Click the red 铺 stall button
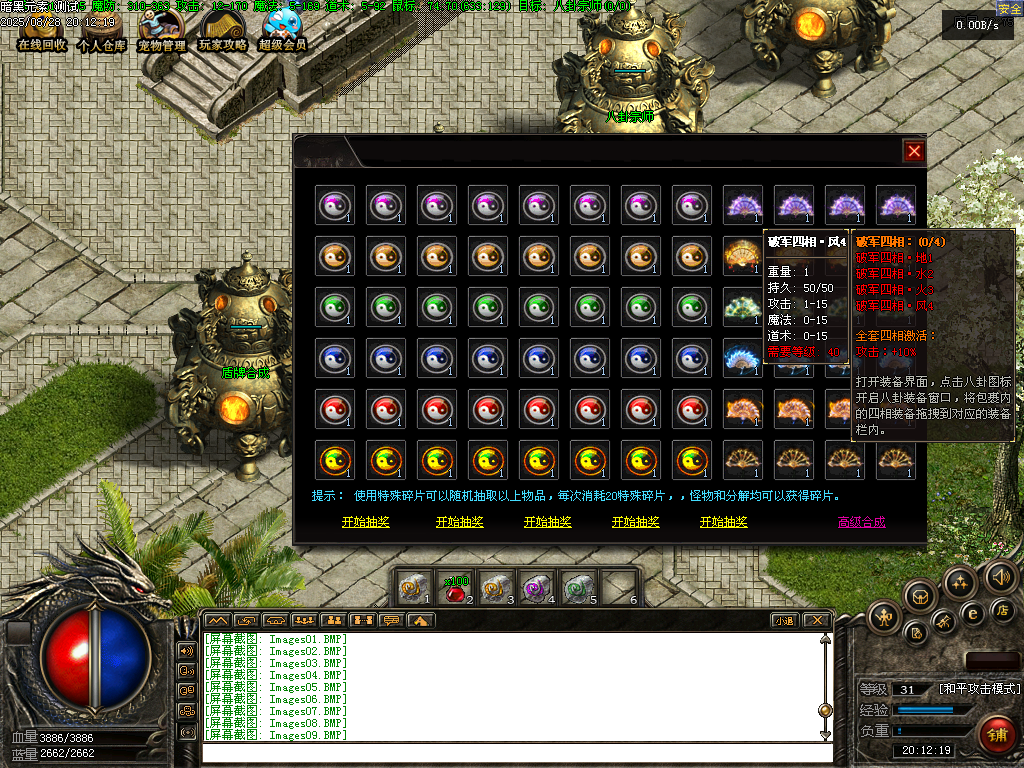1024x768 pixels. 996,735
